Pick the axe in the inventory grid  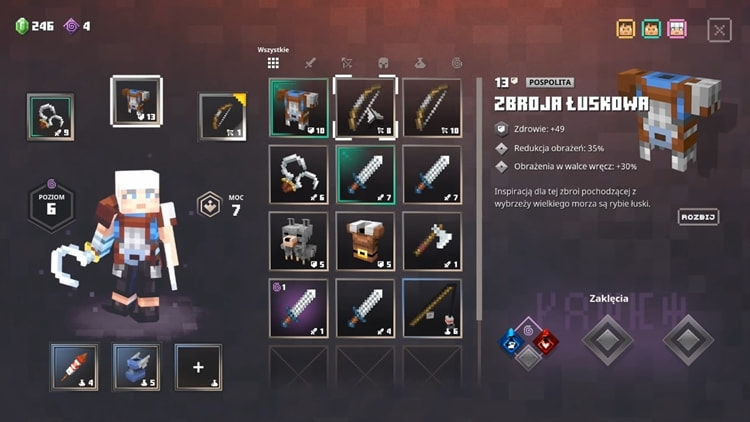click(432, 241)
